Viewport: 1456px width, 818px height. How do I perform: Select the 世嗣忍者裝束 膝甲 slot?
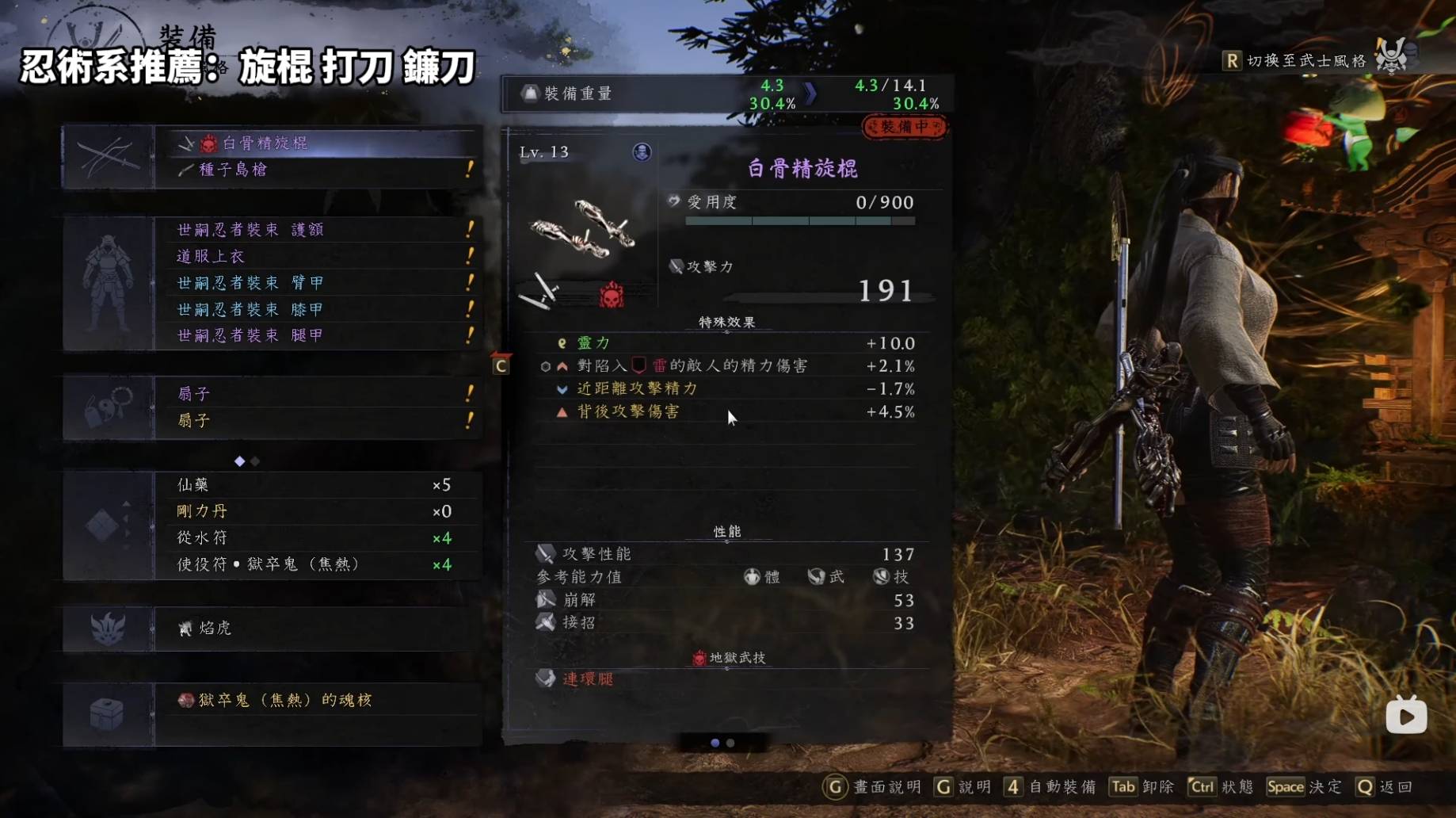point(317,309)
